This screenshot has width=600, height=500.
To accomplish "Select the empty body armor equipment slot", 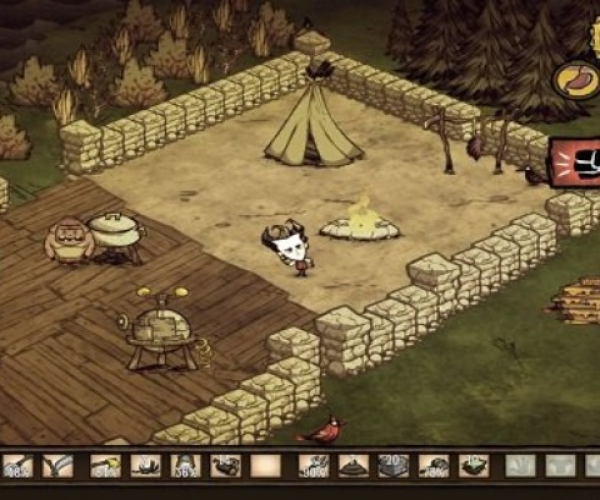I will 560,466.
